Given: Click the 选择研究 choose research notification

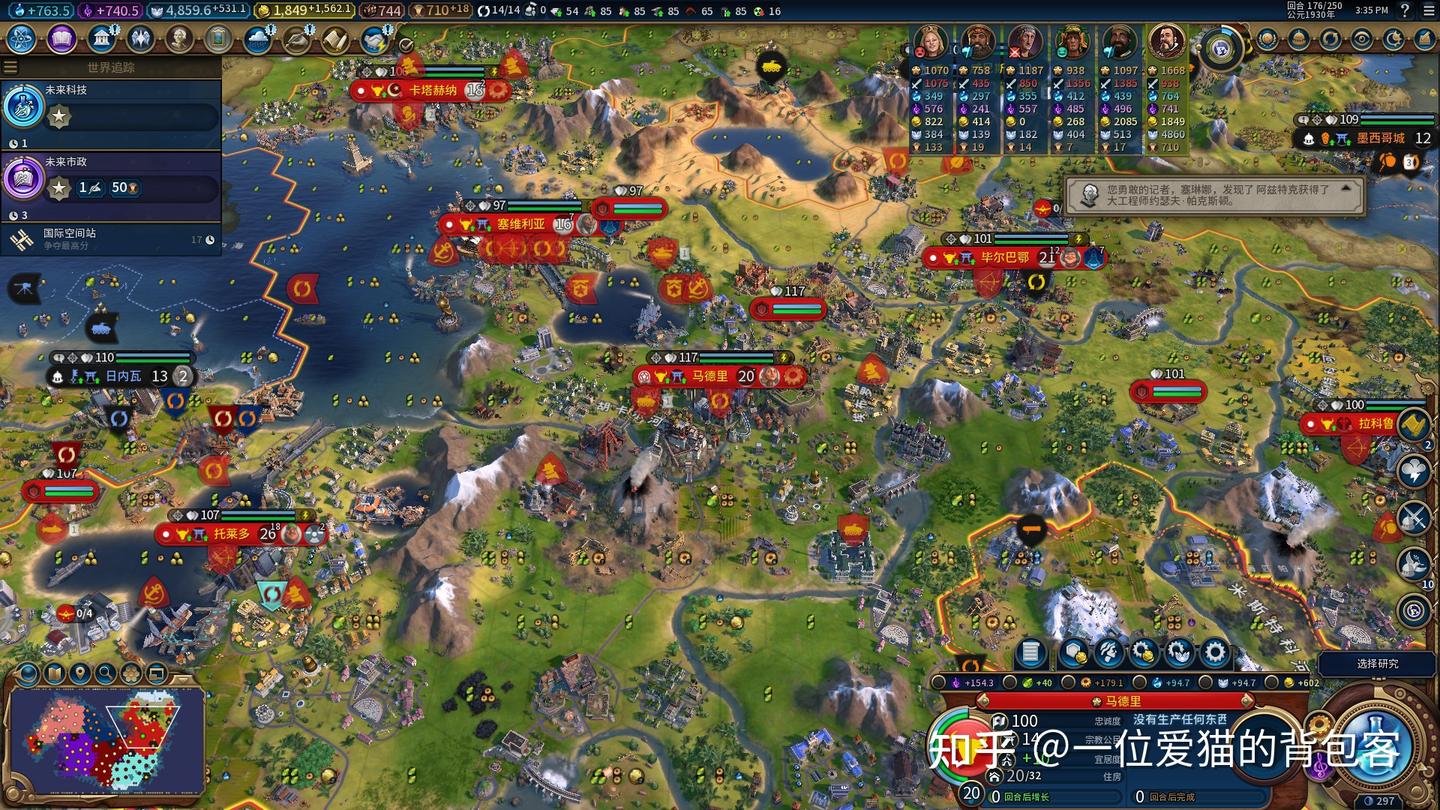Looking at the screenshot, I should 1378,664.
